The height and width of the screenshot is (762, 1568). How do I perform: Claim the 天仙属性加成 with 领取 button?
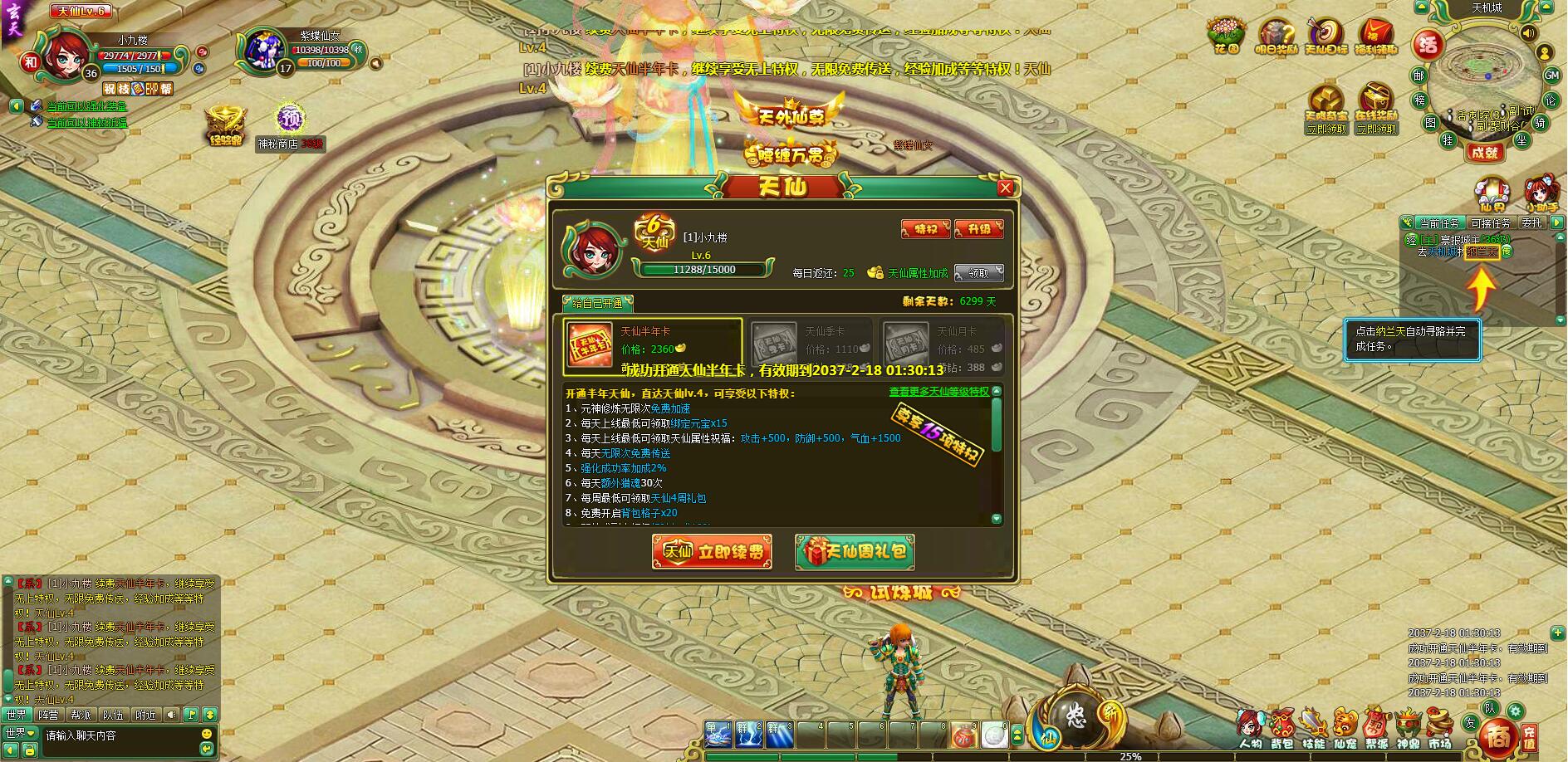tap(978, 273)
